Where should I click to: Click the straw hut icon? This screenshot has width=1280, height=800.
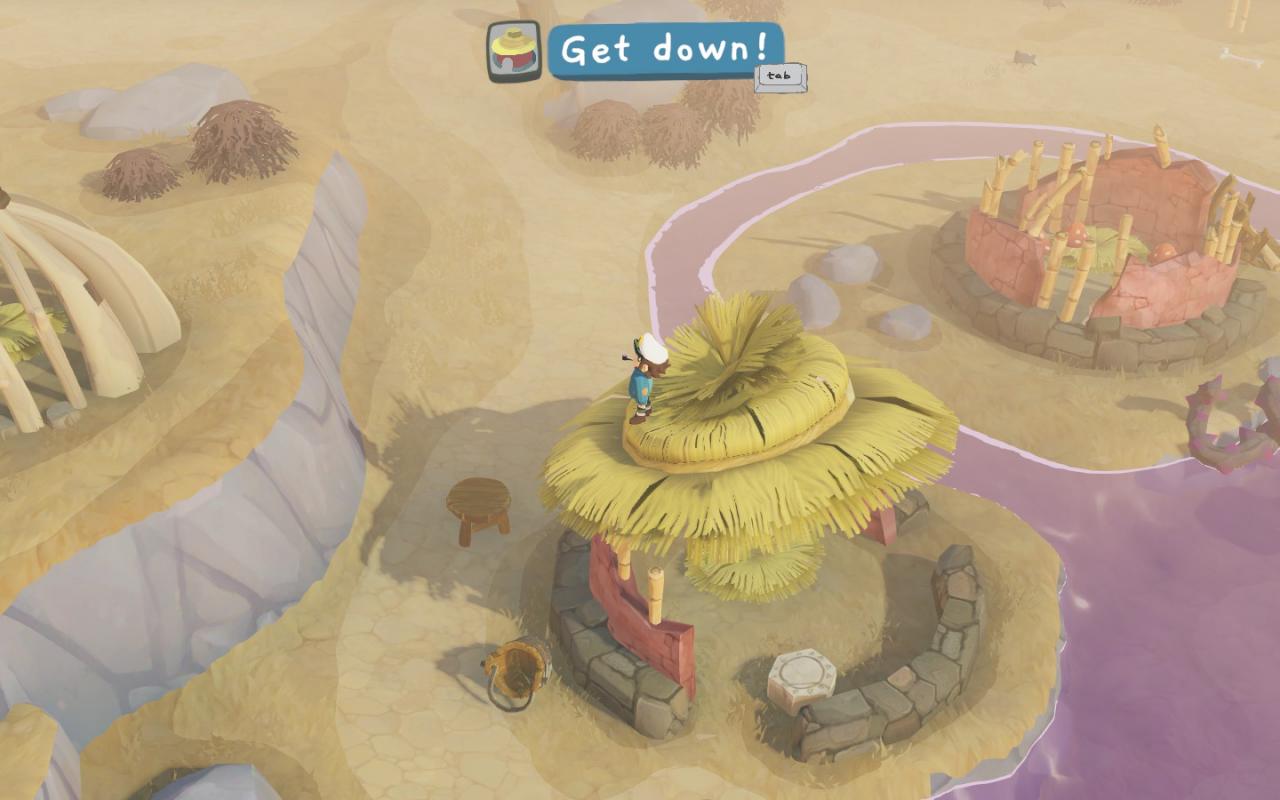(x=514, y=52)
